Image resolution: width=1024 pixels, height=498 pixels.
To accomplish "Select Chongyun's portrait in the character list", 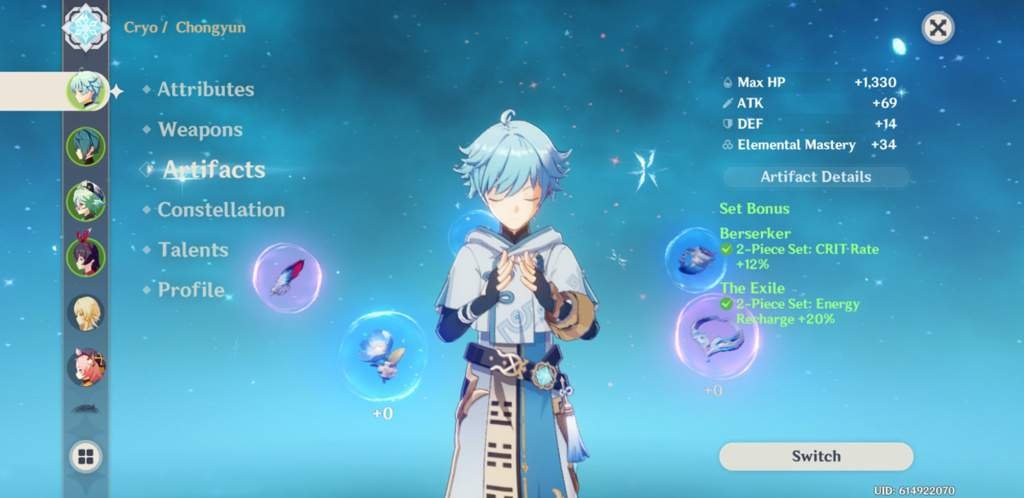I will (85, 91).
